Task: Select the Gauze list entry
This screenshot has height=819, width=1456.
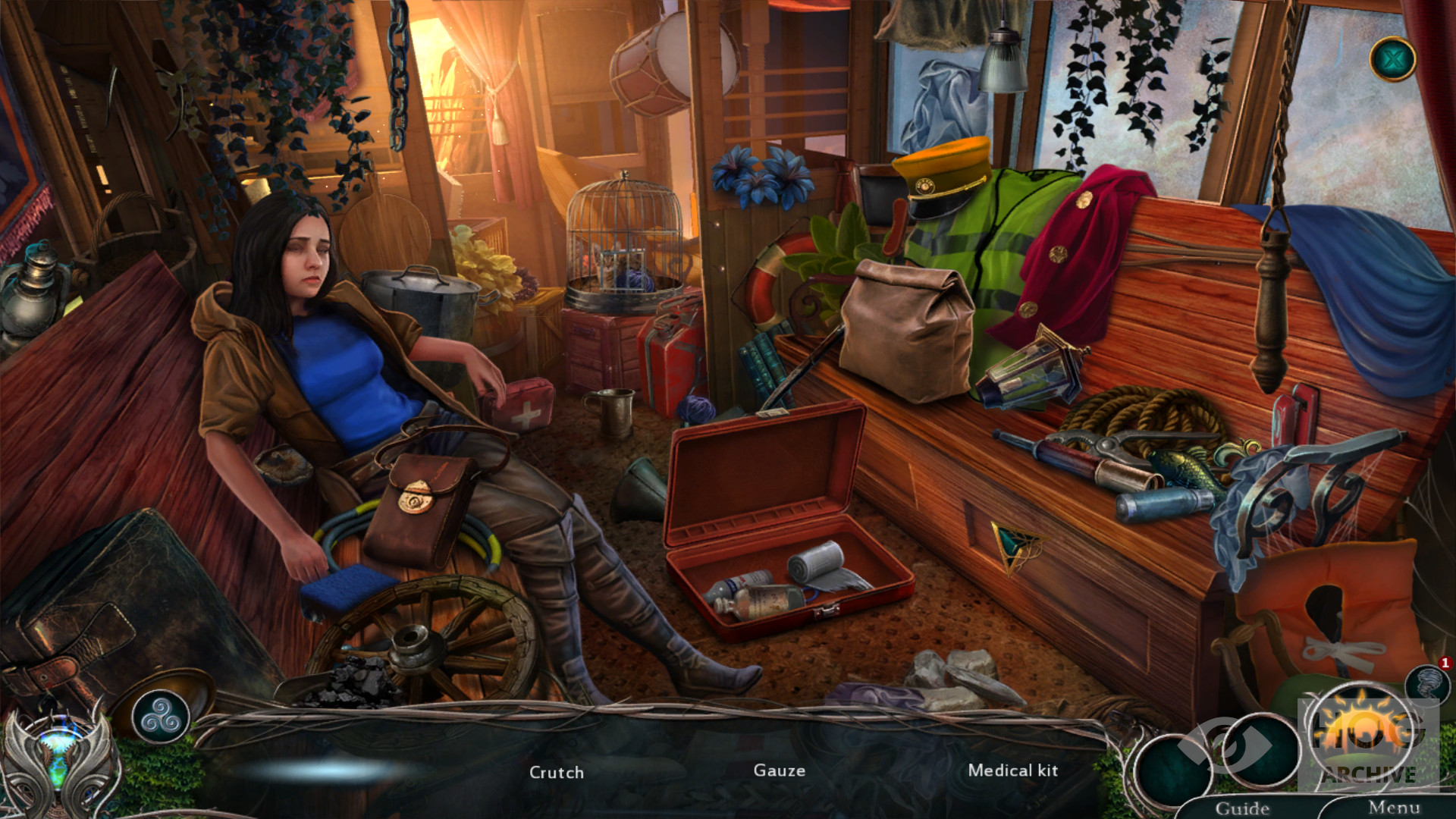Action: (x=779, y=770)
